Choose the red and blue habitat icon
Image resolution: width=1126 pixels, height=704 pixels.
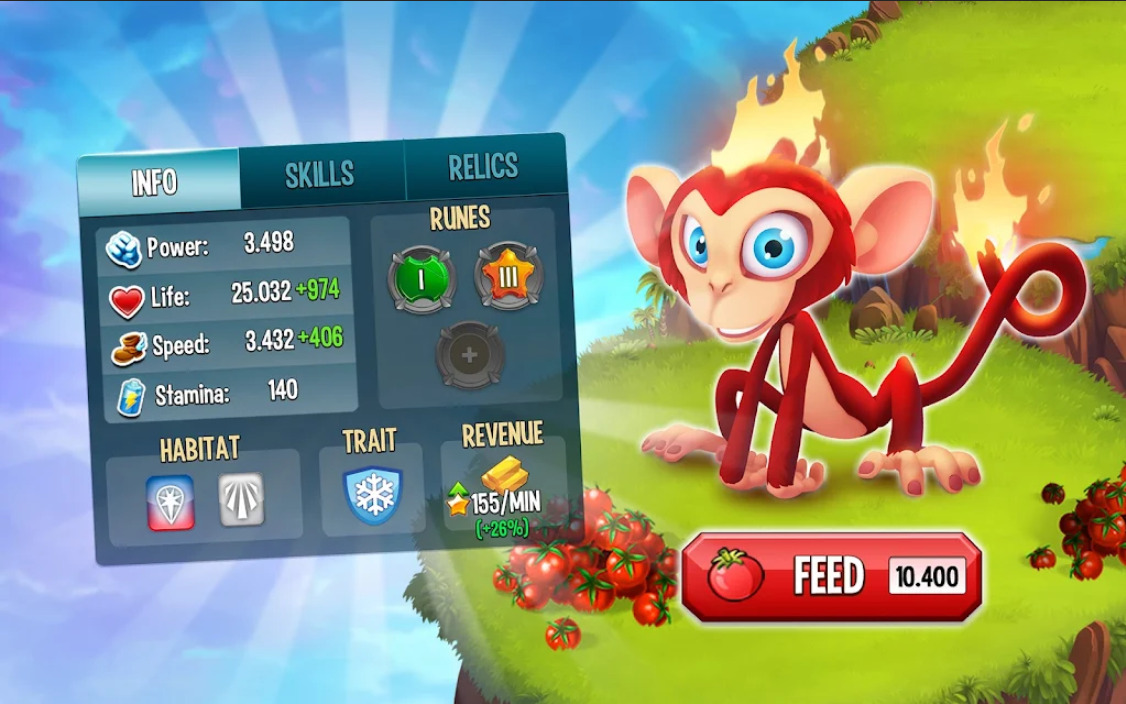(170, 501)
